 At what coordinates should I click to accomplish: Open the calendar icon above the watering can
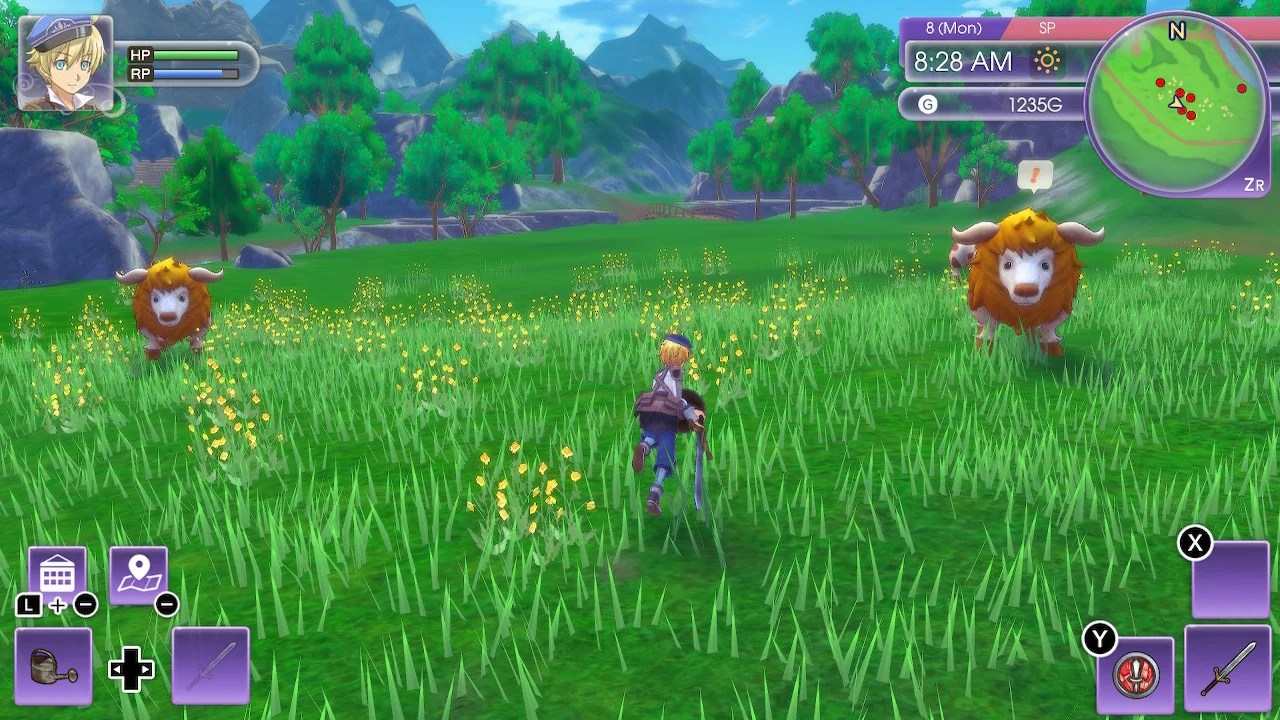click(x=57, y=570)
